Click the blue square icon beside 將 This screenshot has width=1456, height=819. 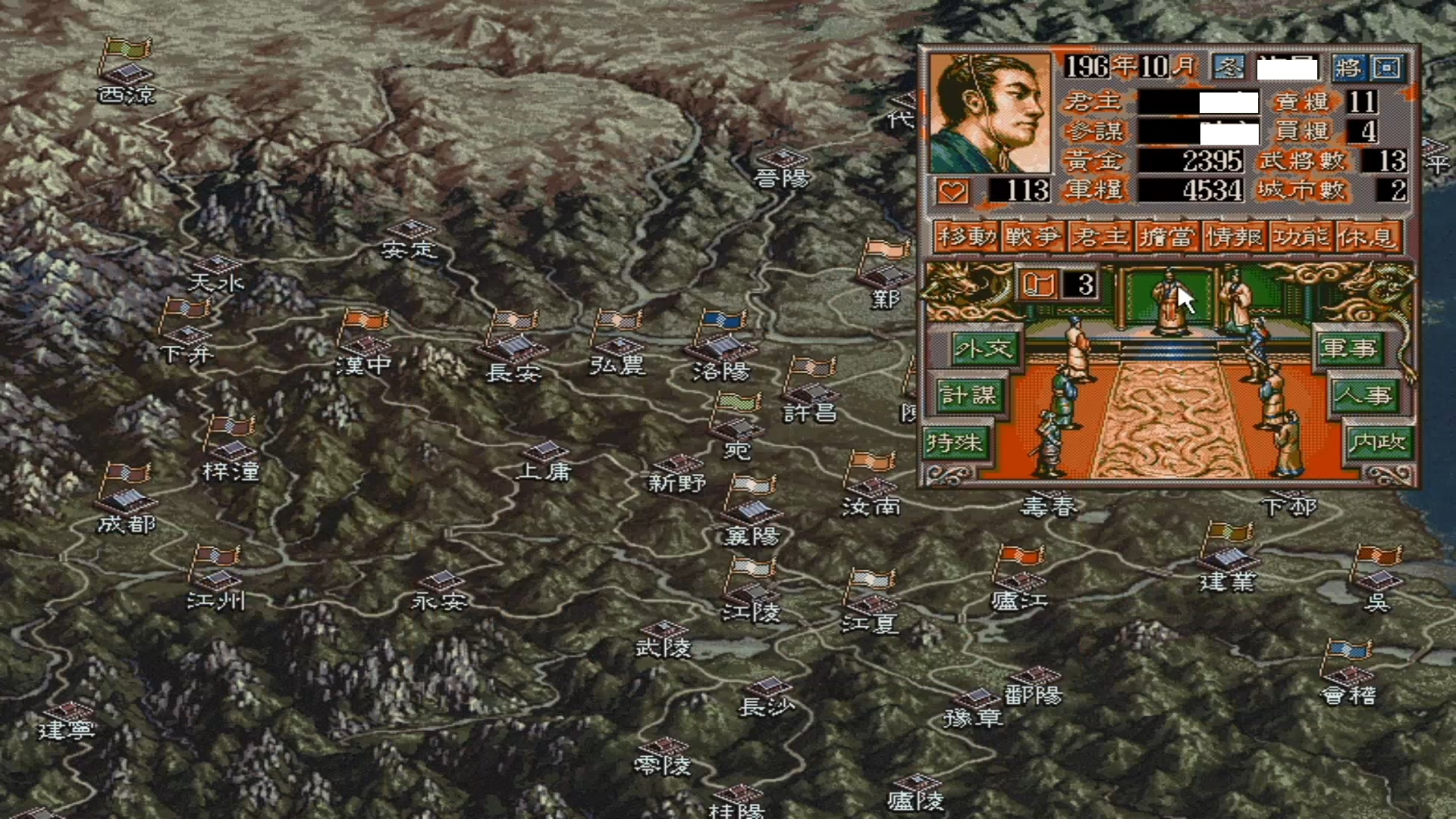1387,67
